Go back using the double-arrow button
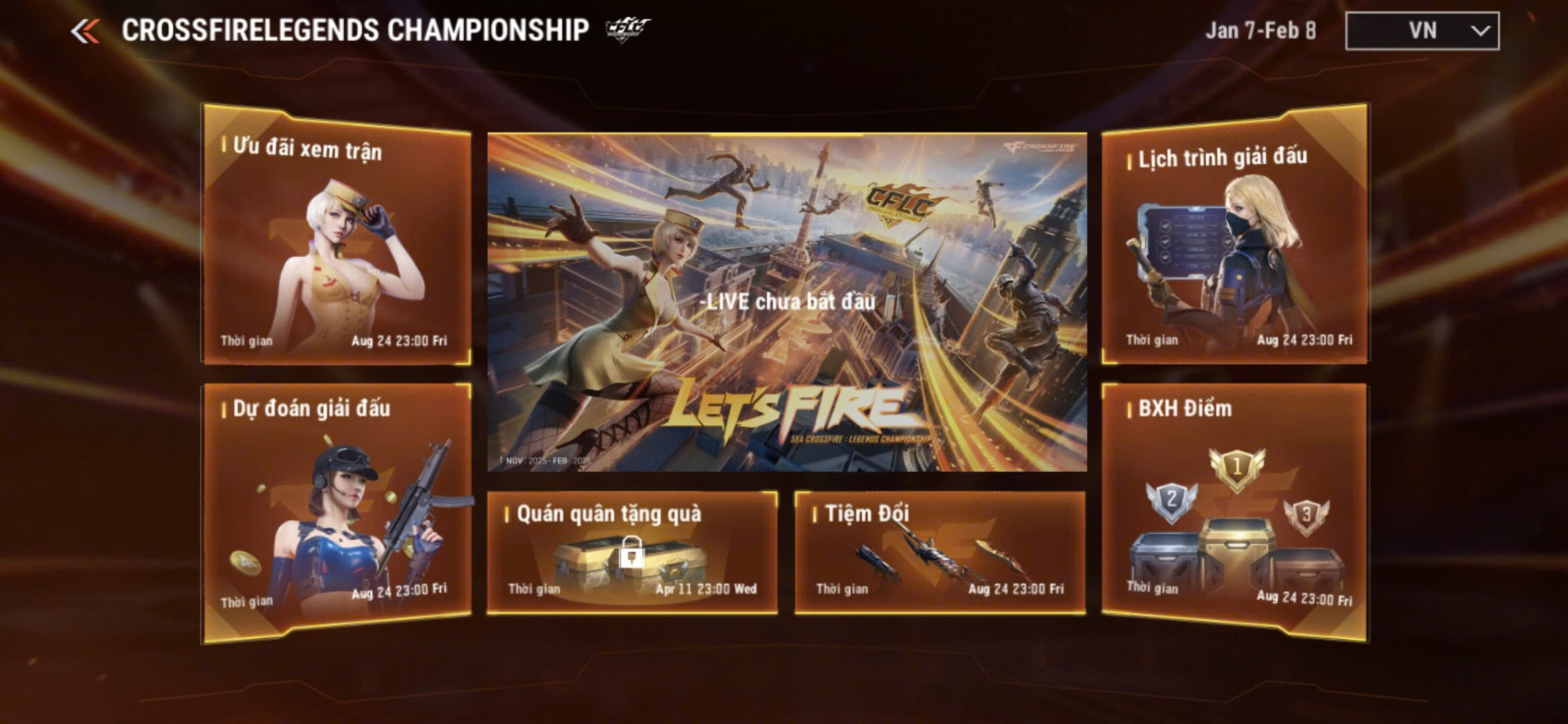The width and height of the screenshot is (1568, 724). [x=85, y=31]
